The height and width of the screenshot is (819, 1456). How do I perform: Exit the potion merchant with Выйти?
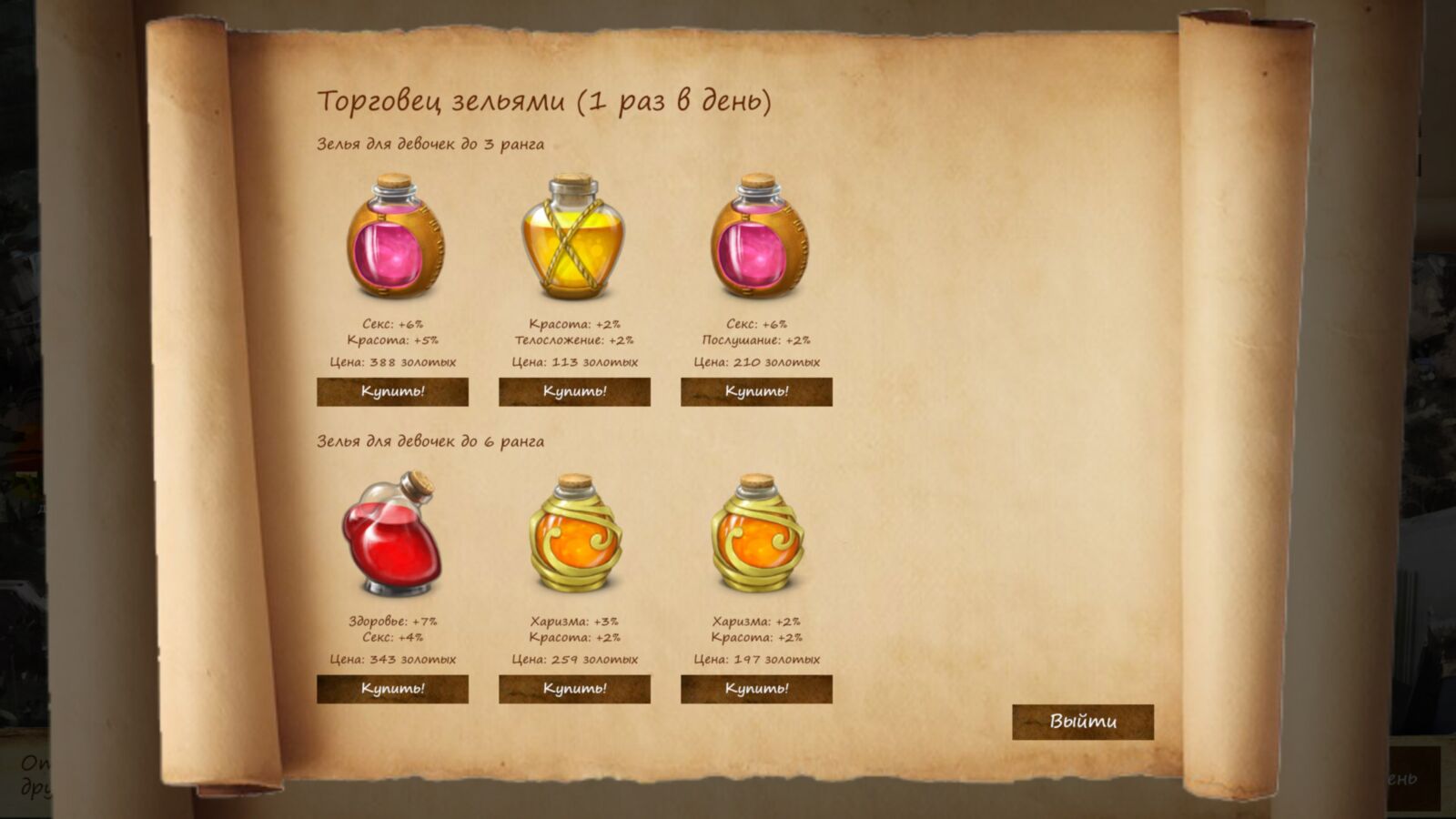tap(1083, 722)
